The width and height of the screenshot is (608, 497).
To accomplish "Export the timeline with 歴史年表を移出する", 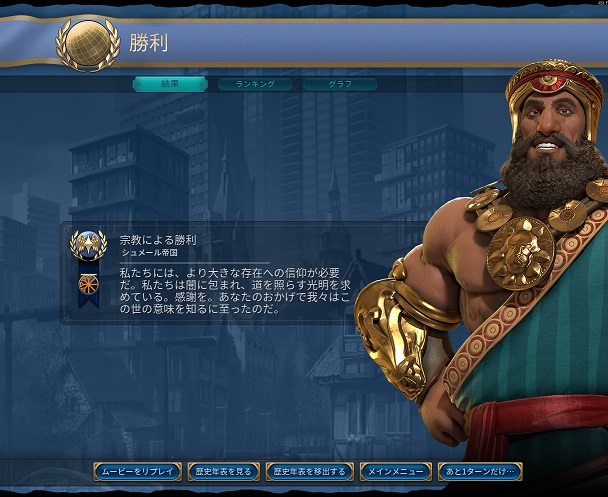I will click(x=310, y=471).
